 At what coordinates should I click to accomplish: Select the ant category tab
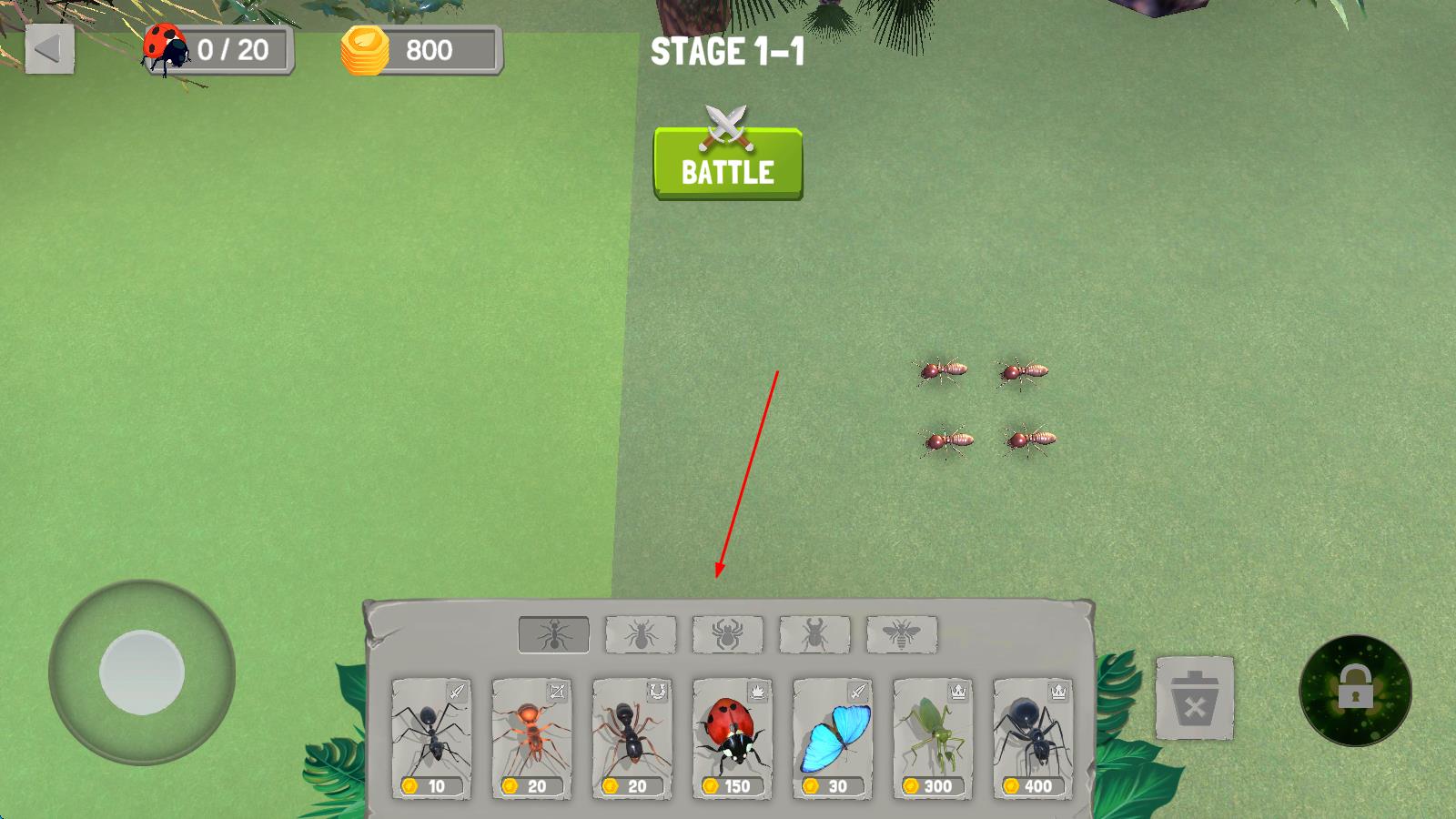click(553, 634)
